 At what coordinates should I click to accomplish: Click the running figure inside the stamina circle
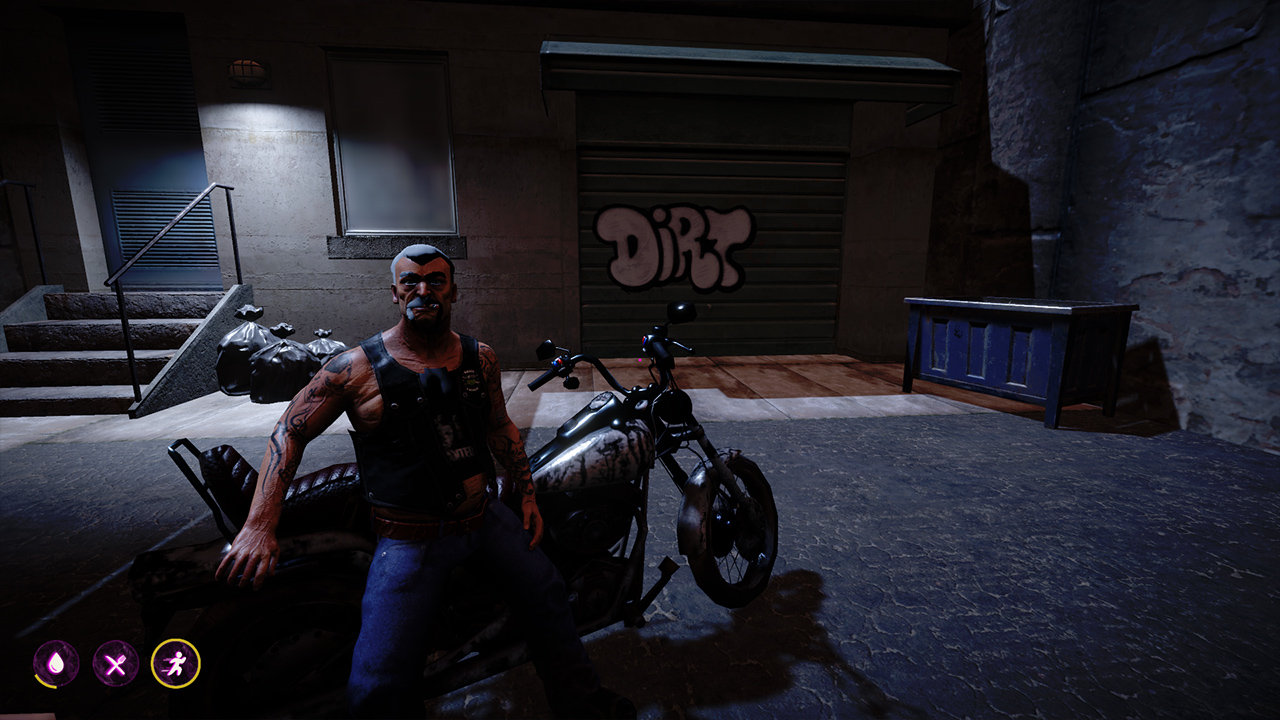176,663
